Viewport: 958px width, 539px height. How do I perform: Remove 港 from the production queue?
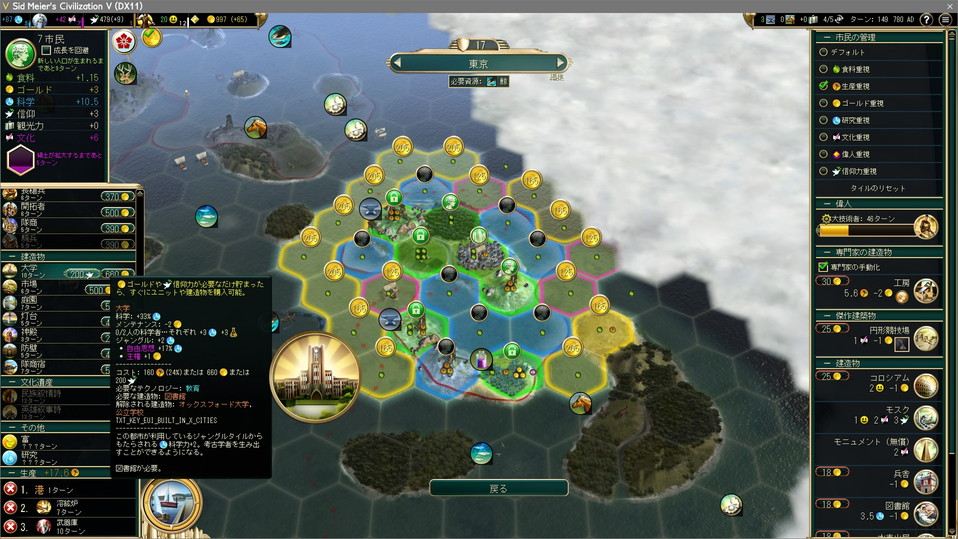point(11,489)
